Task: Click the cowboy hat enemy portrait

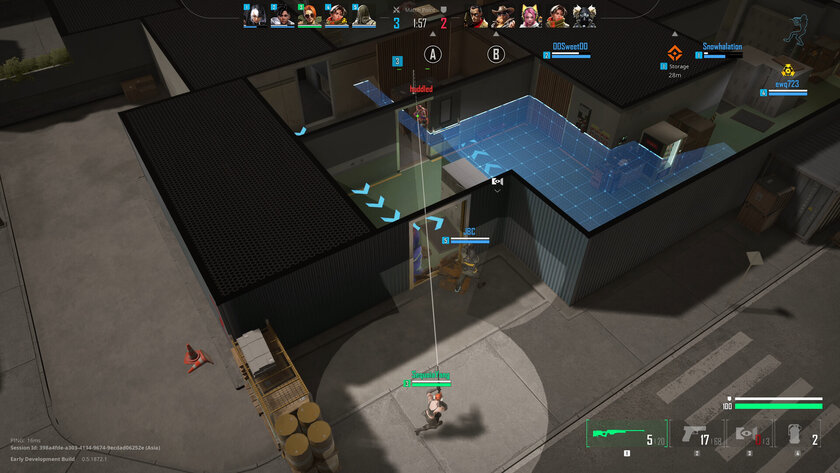Action: coord(504,15)
